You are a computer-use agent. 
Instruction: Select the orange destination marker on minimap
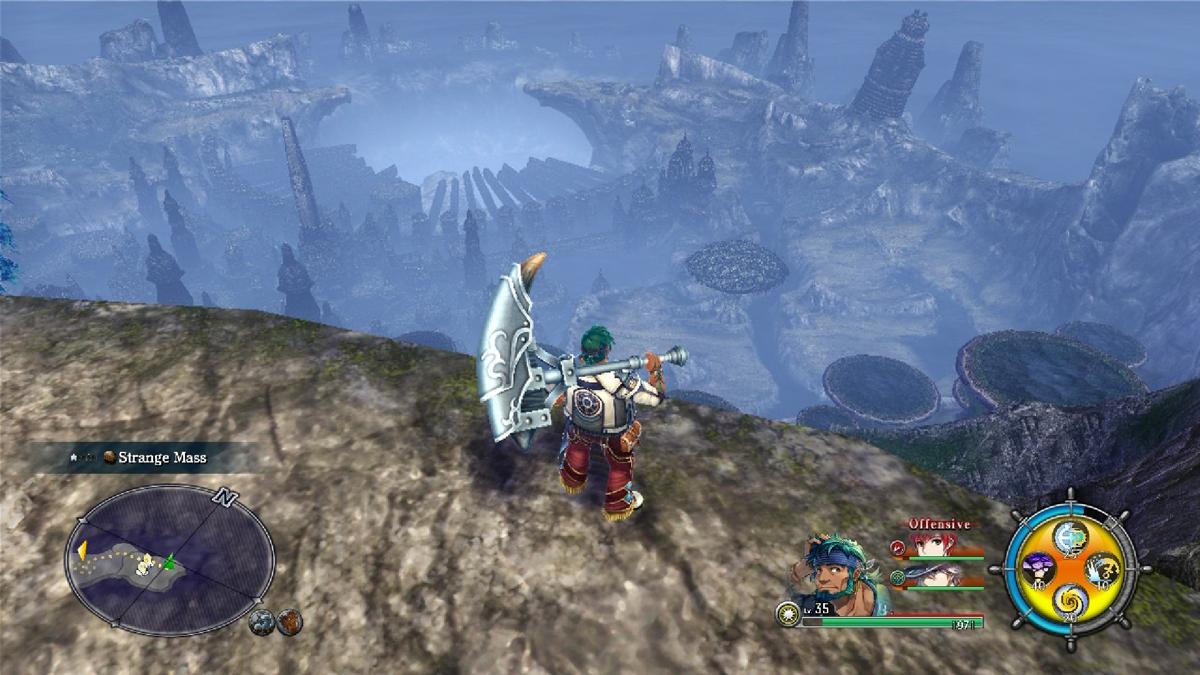(82, 549)
